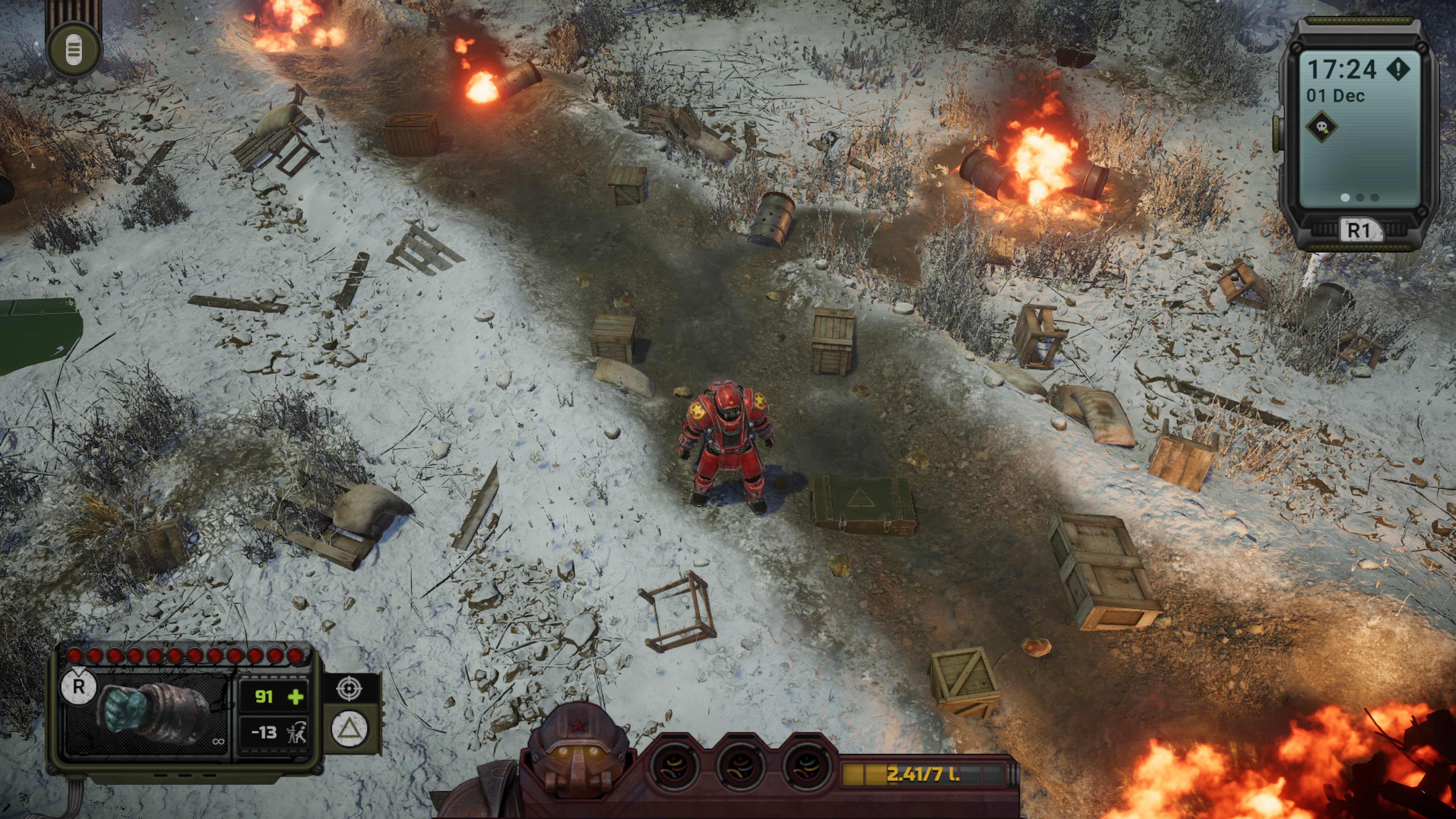1456x819 pixels.
Task: Click the 17:24 clock display
Action: tap(1342, 68)
